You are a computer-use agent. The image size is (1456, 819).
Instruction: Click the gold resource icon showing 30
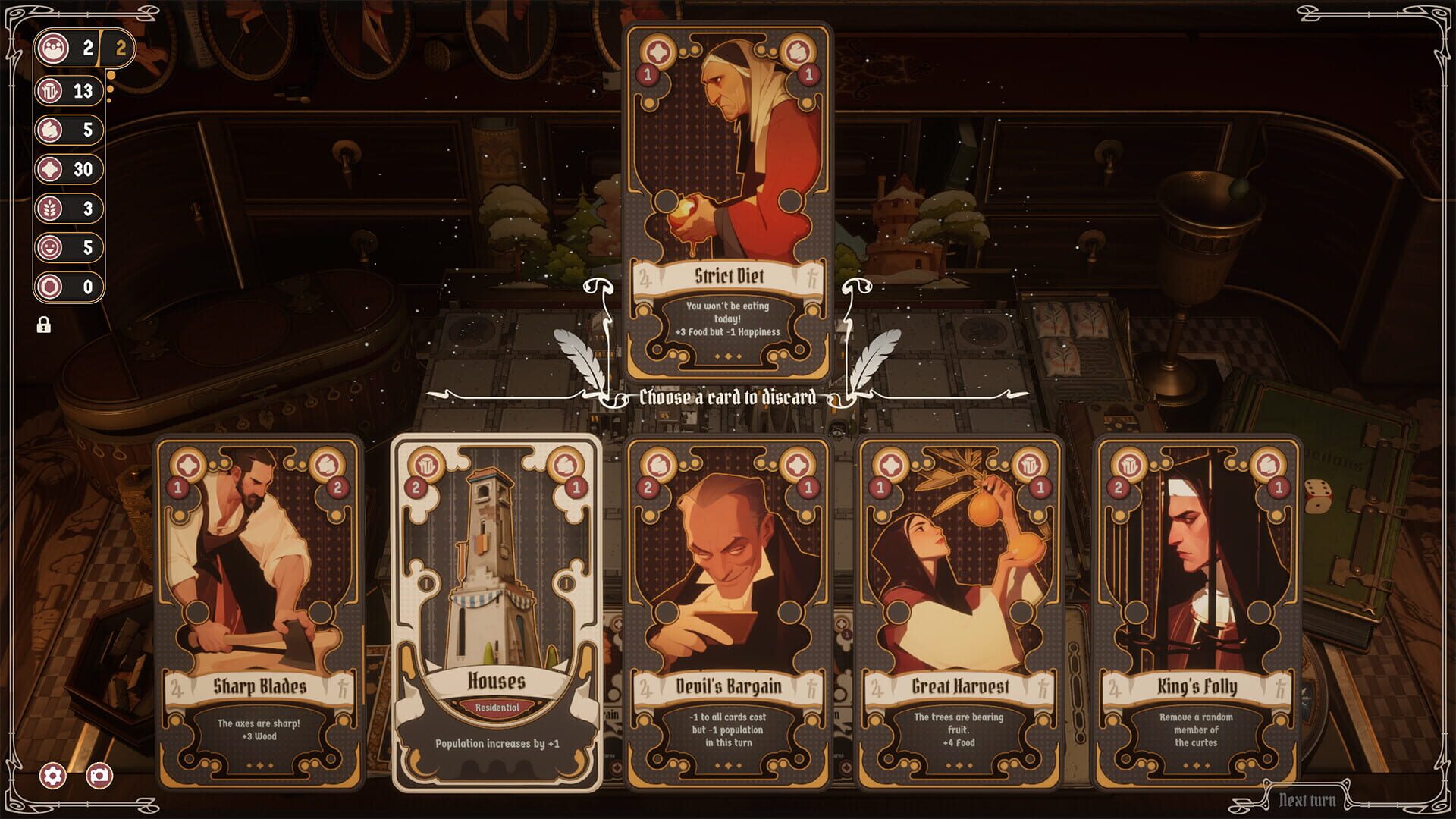[x=52, y=170]
